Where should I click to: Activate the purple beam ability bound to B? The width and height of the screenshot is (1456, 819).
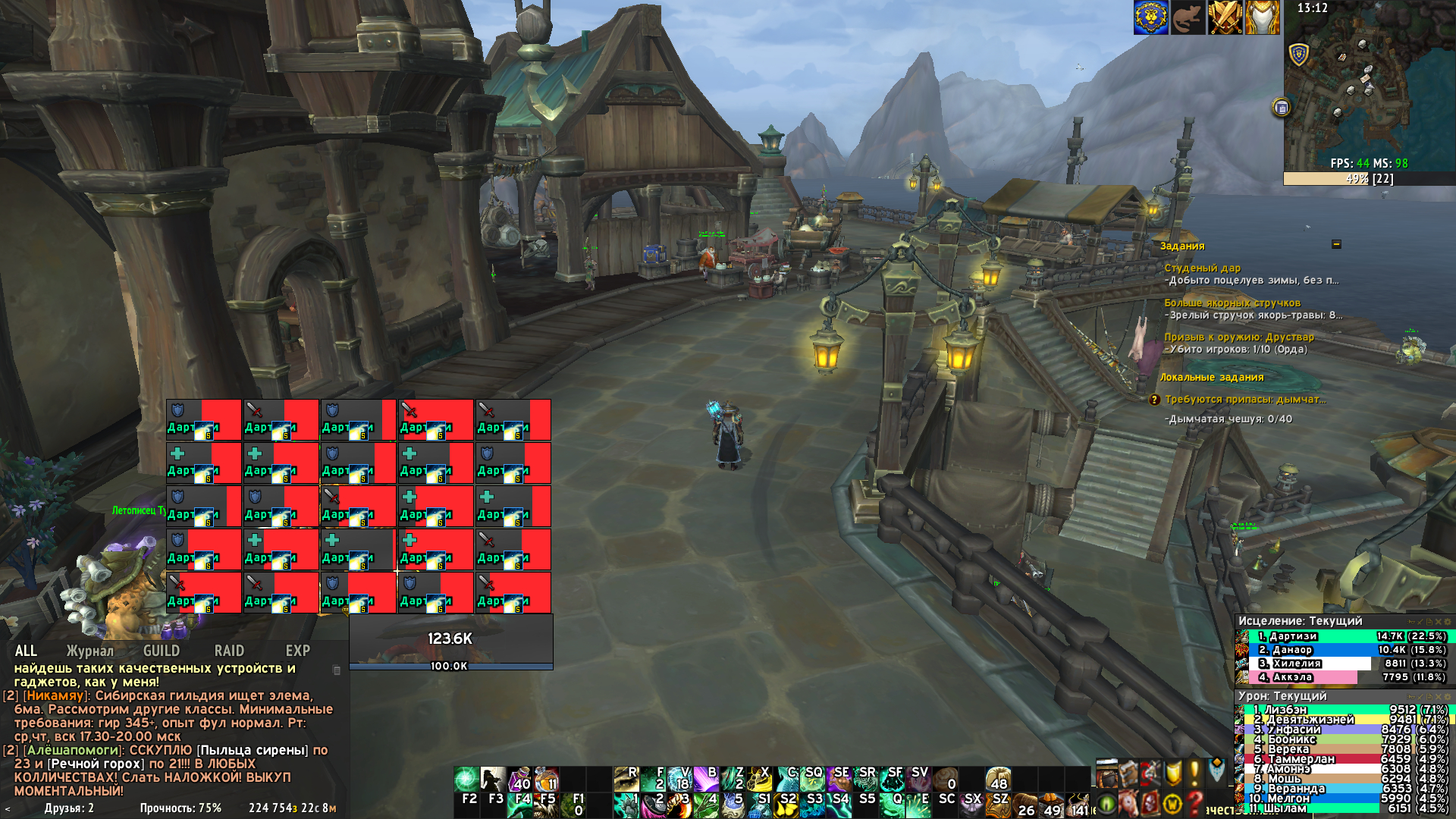click(706, 779)
